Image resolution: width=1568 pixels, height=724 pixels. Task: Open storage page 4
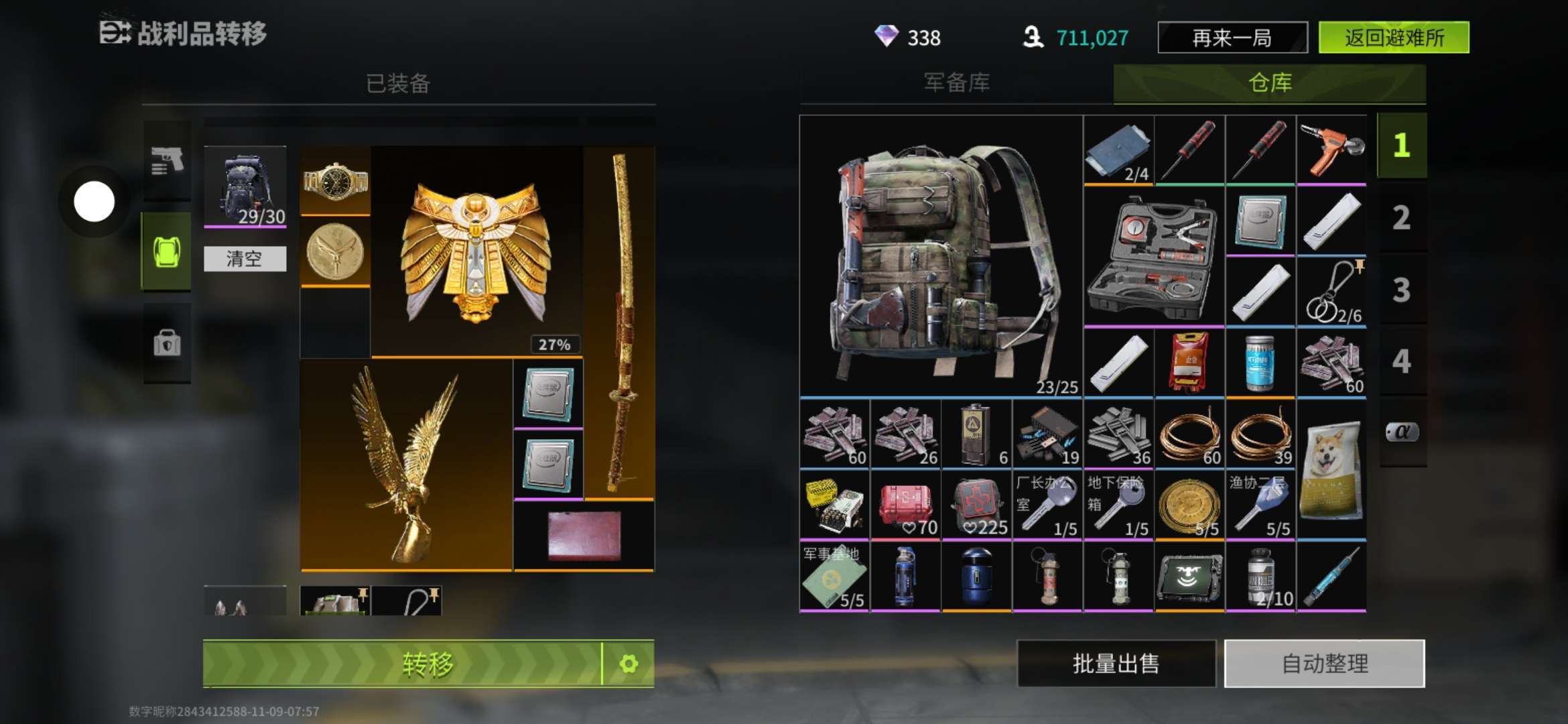click(1401, 361)
